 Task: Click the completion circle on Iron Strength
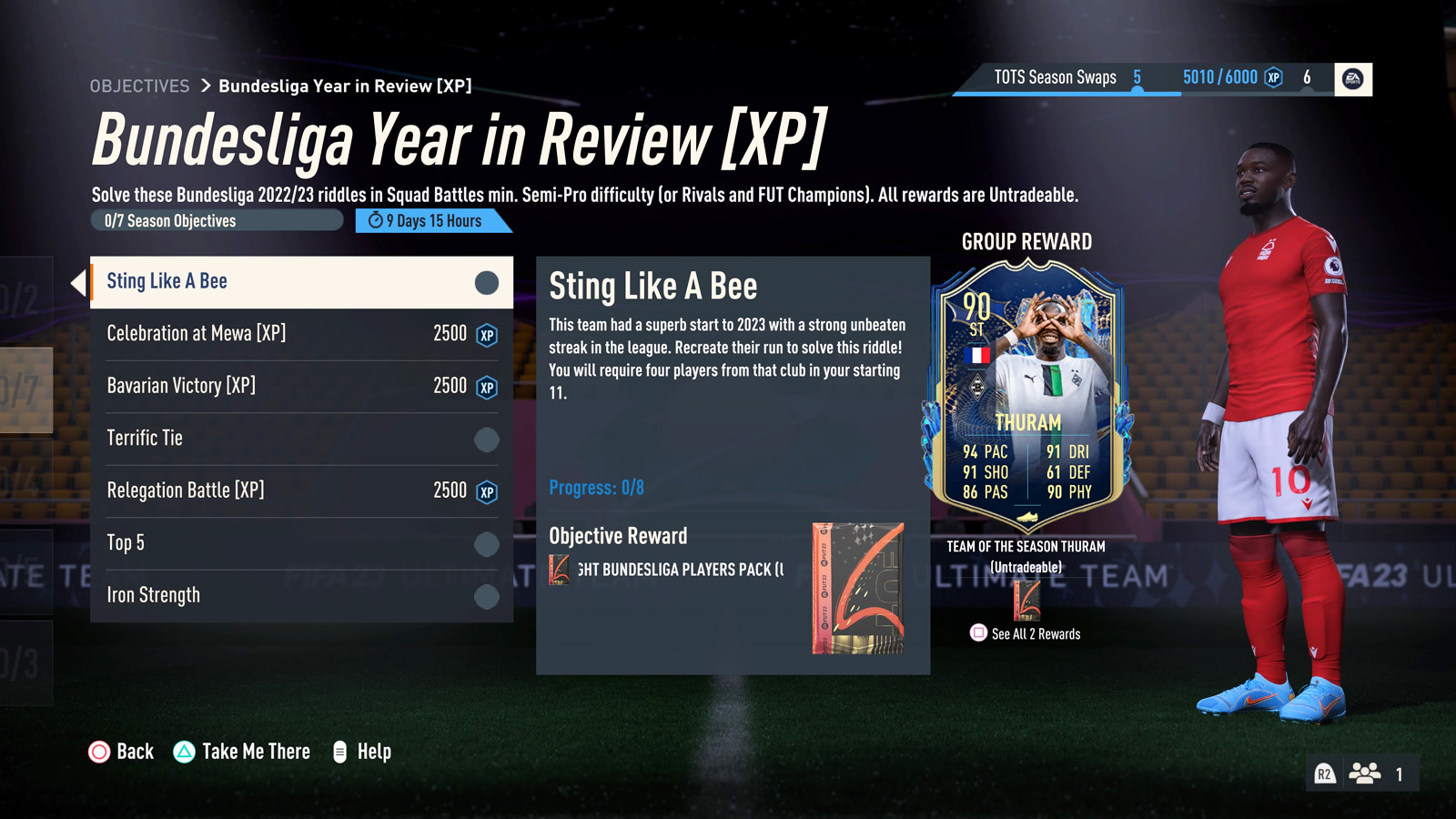[485, 596]
